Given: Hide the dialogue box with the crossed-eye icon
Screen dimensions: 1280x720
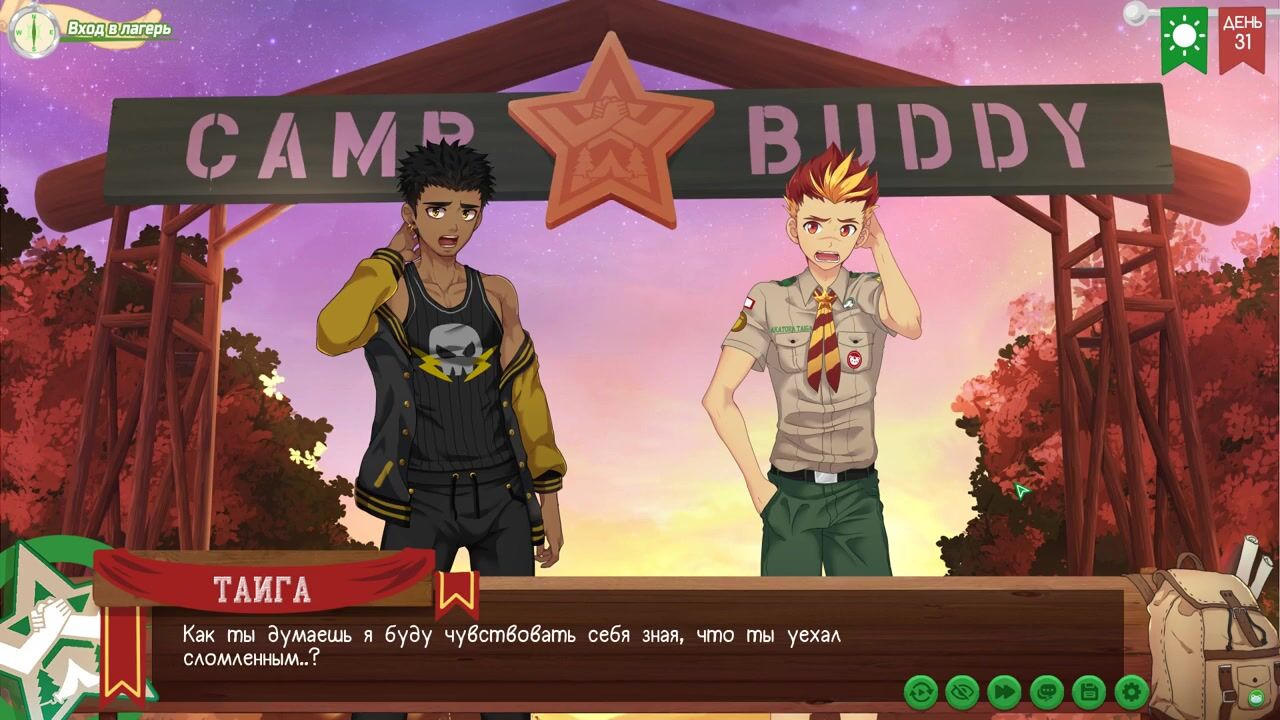Looking at the screenshot, I should tap(962, 691).
